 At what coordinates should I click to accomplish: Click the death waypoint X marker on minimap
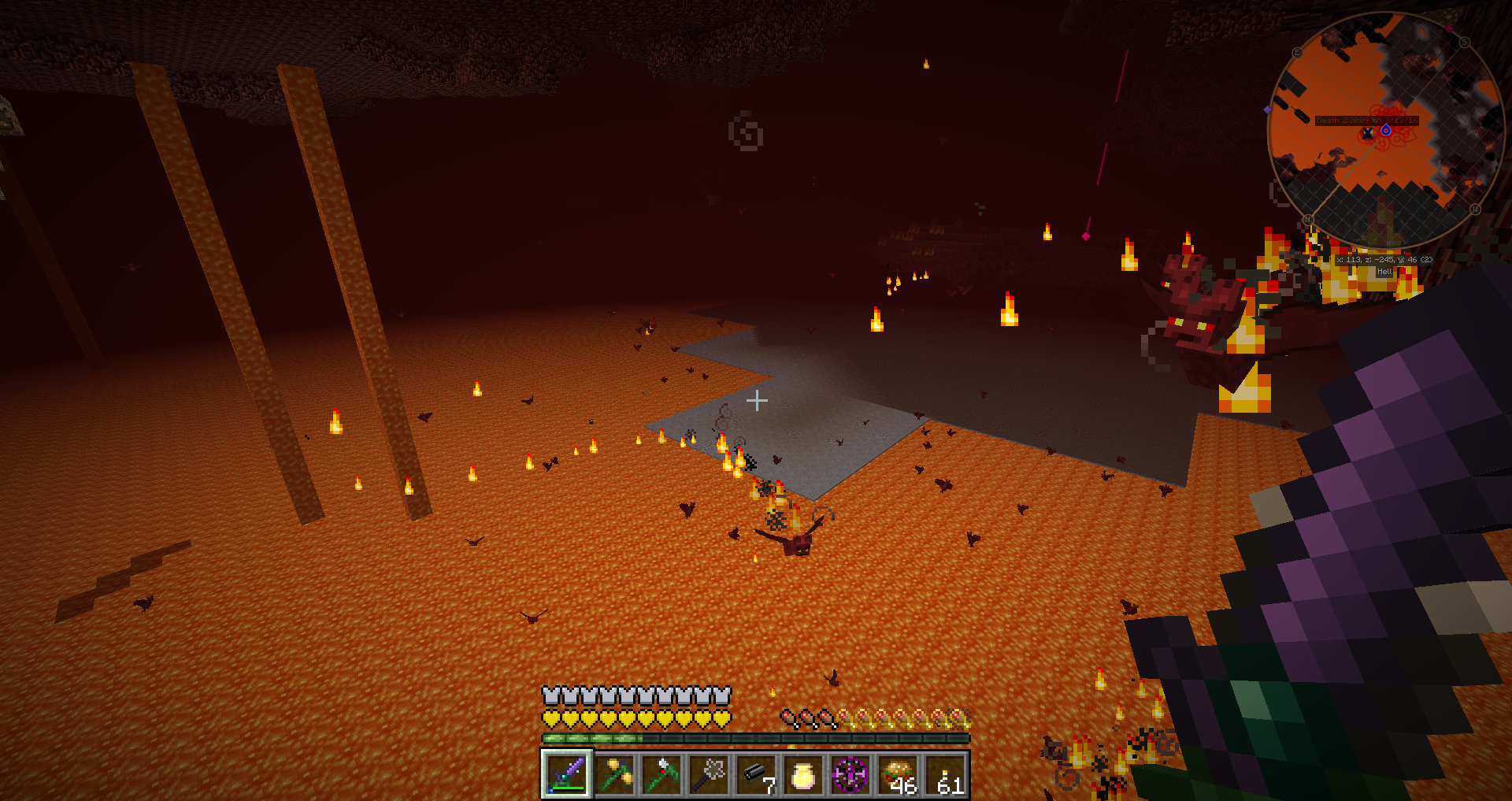pos(1368,134)
